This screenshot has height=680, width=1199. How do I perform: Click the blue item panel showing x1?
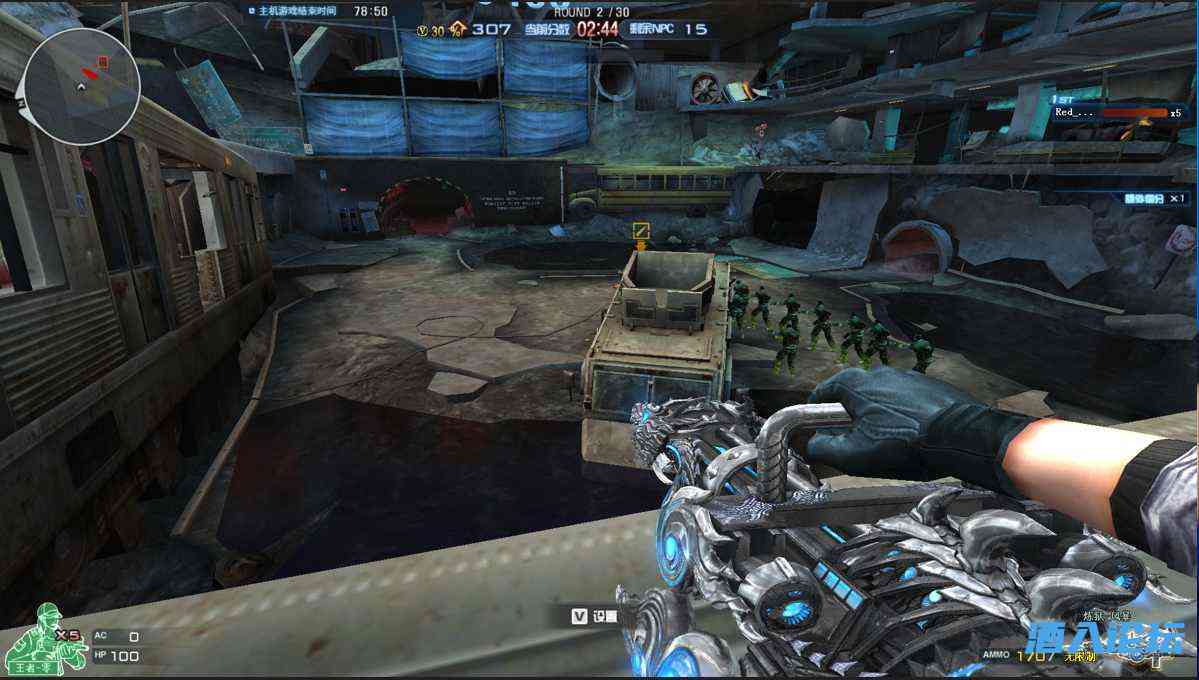(1142, 198)
